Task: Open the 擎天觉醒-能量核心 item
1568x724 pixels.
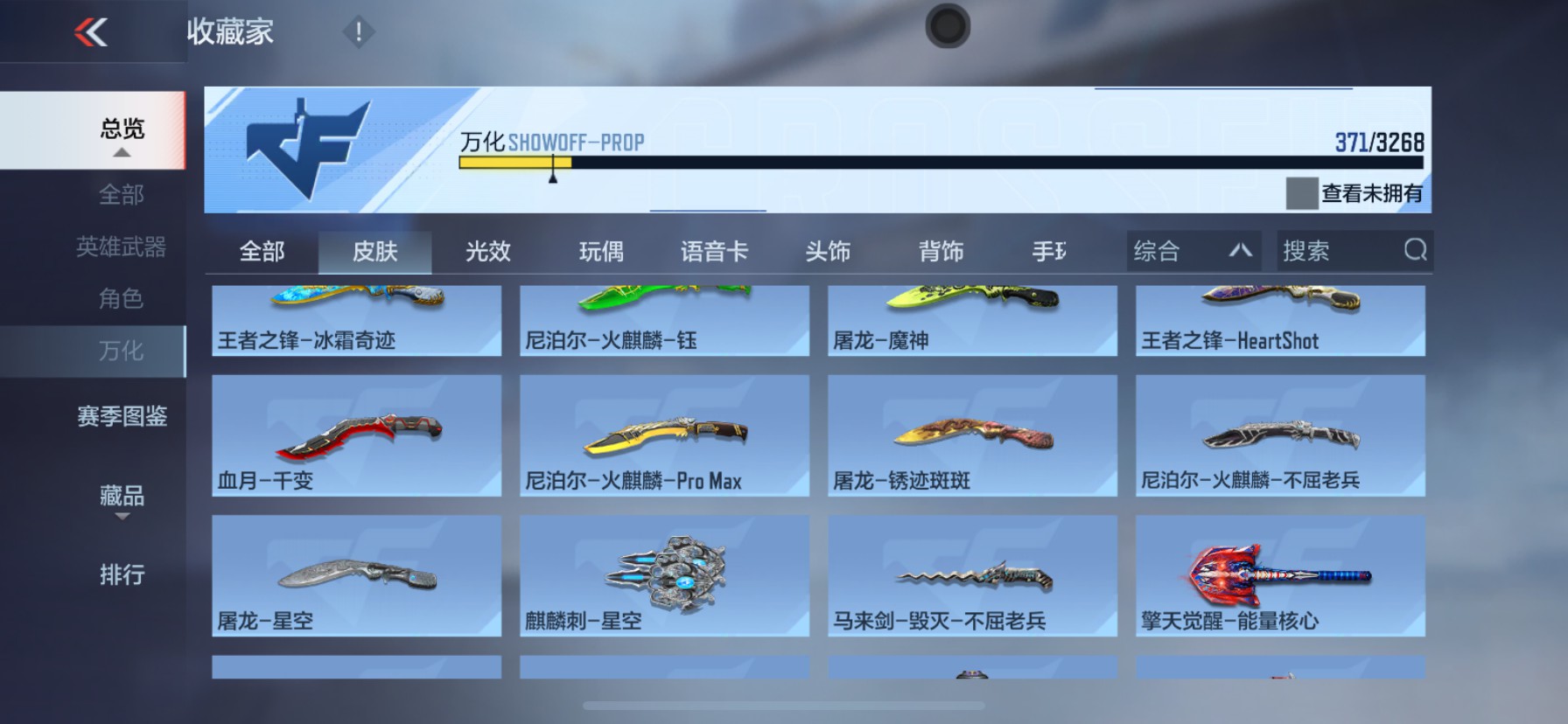Action: click(1280, 577)
